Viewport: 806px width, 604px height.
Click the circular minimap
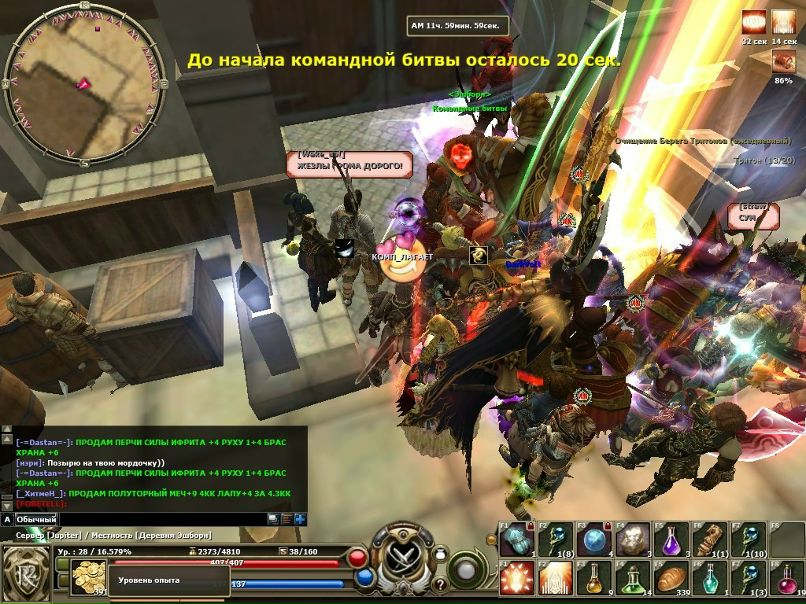[68, 69]
